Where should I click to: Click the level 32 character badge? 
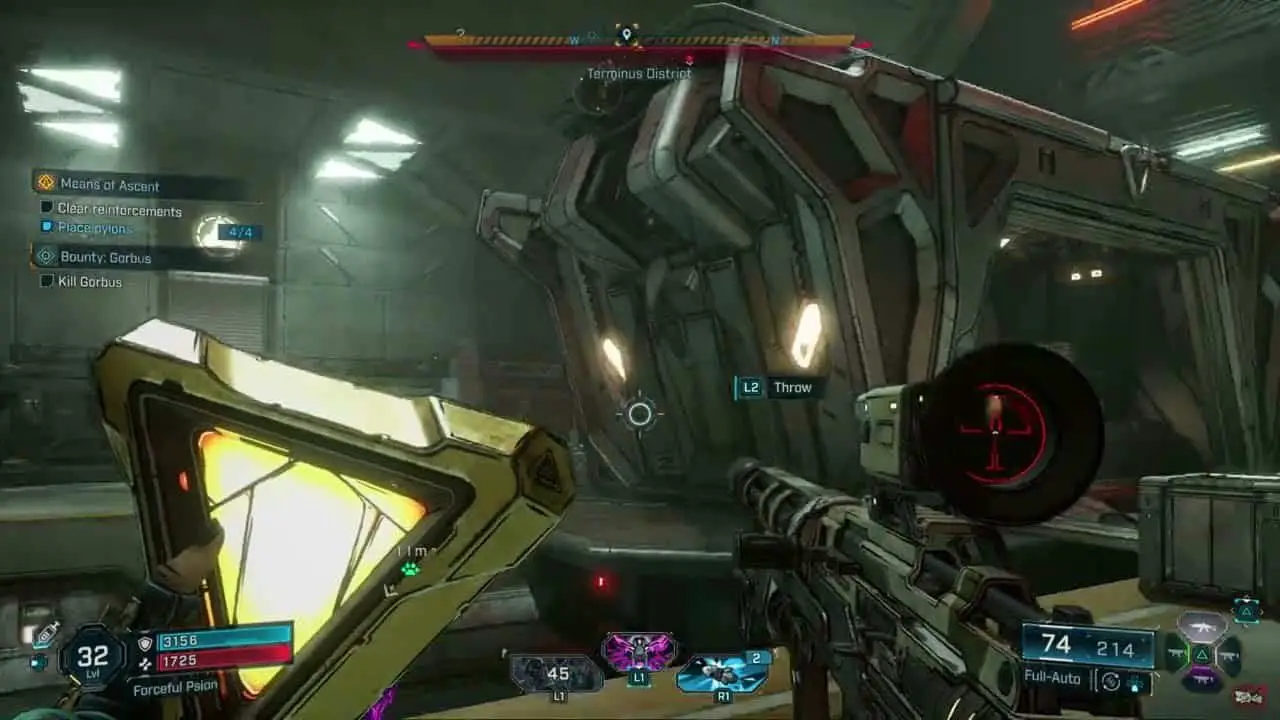pyautogui.click(x=92, y=657)
